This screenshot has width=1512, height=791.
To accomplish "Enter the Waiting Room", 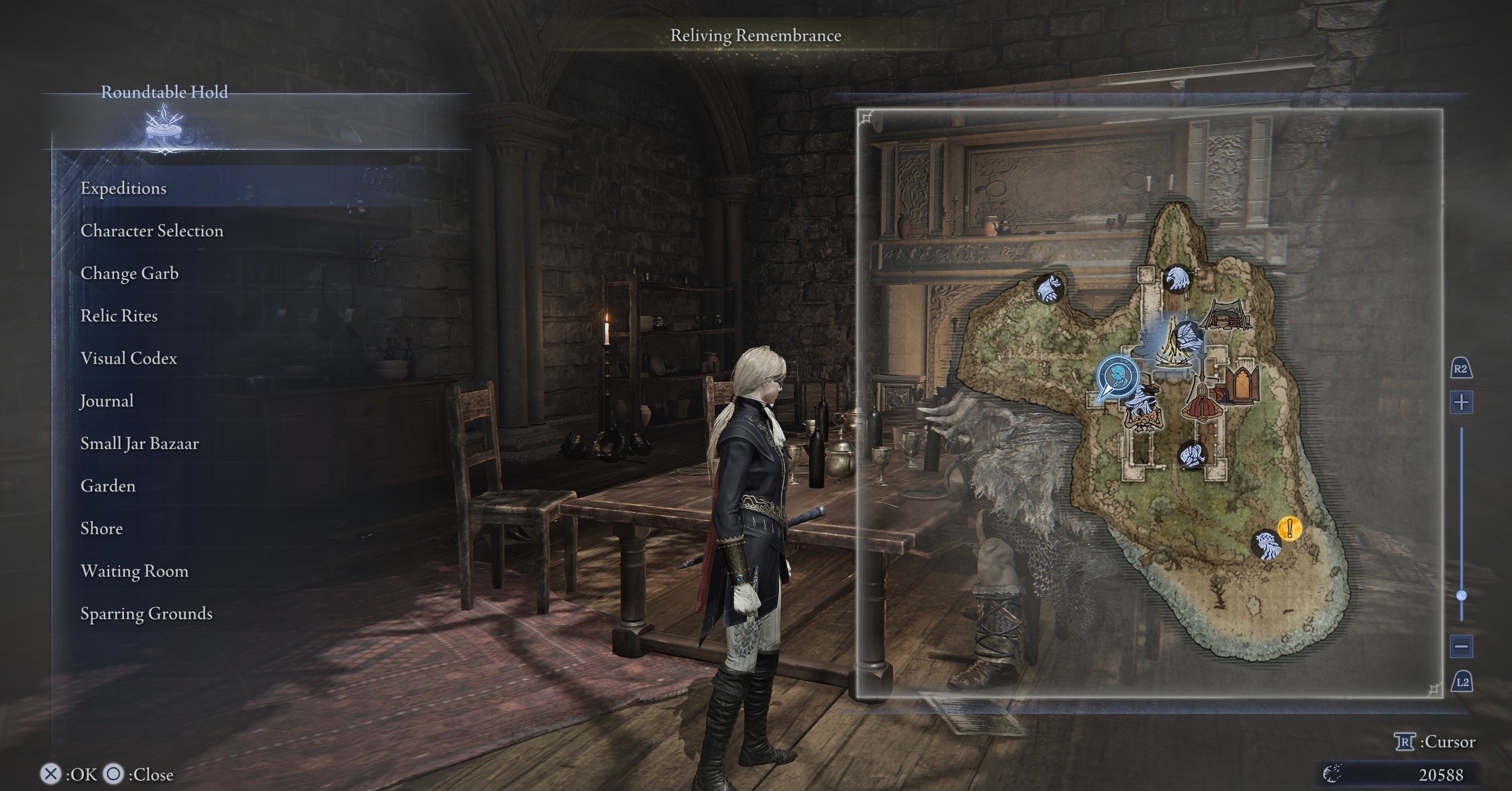I will (135, 571).
